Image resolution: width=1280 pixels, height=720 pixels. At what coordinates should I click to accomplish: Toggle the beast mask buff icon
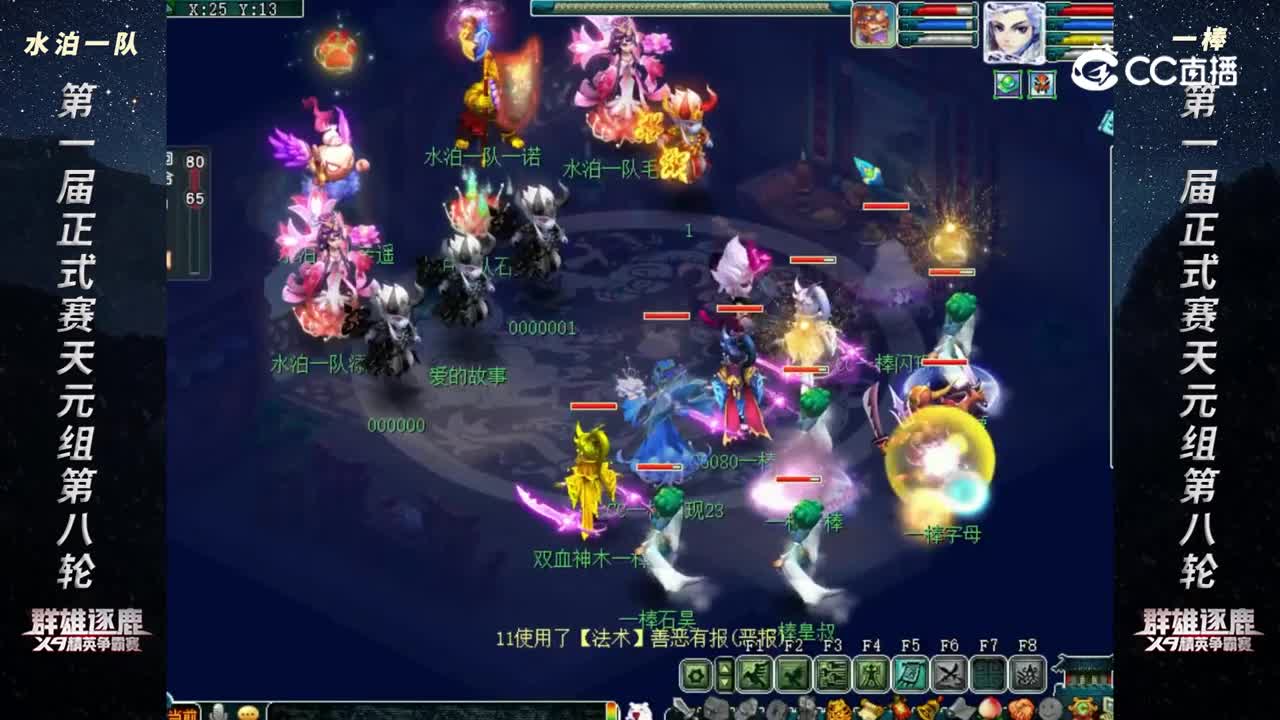(x=1042, y=84)
